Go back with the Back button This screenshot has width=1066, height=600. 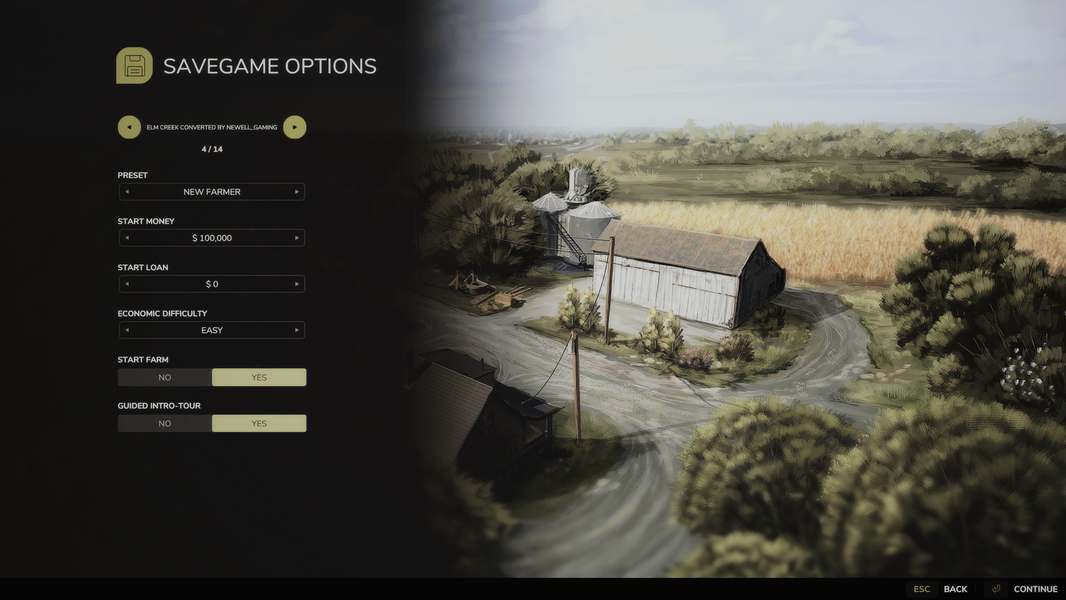pyautogui.click(x=955, y=589)
